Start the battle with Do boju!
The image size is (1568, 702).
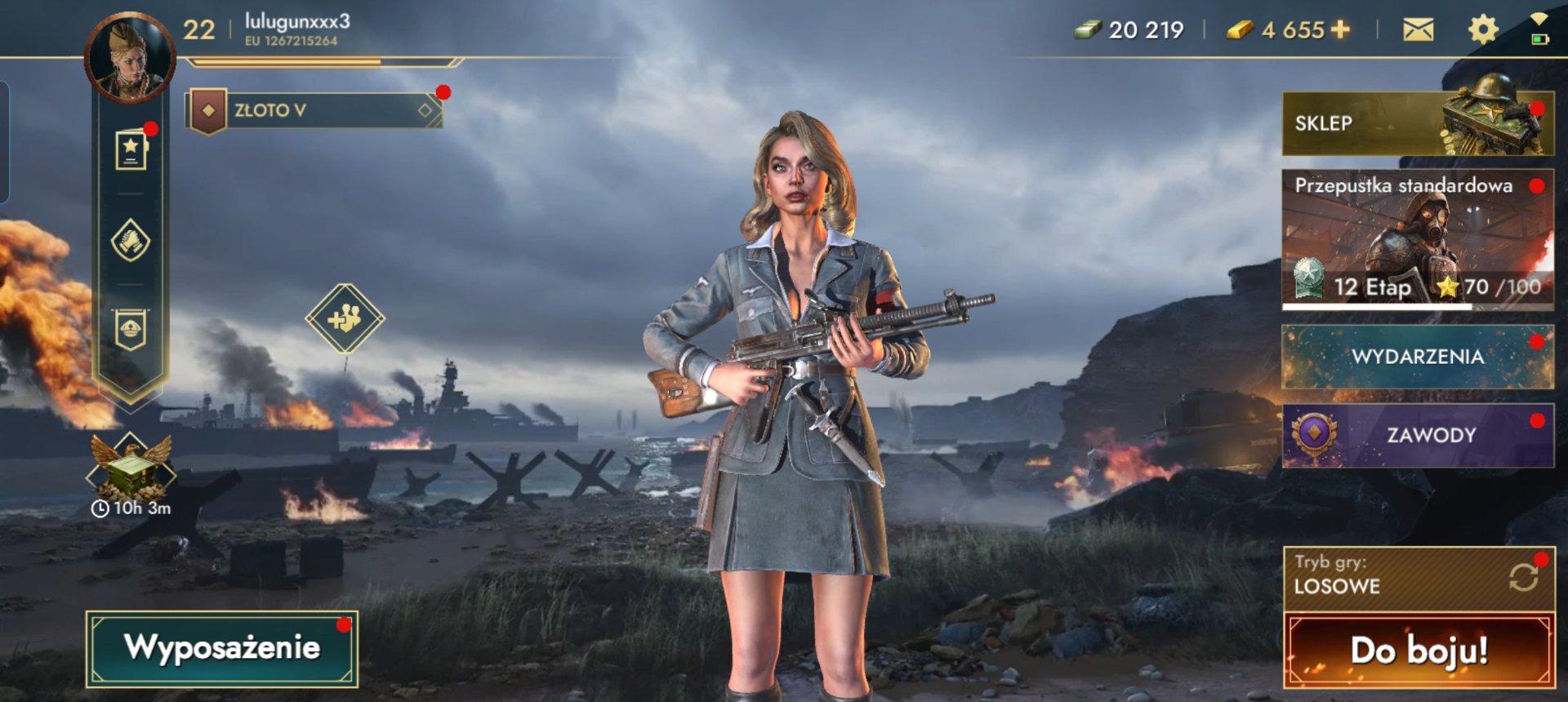tap(1419, 651)
